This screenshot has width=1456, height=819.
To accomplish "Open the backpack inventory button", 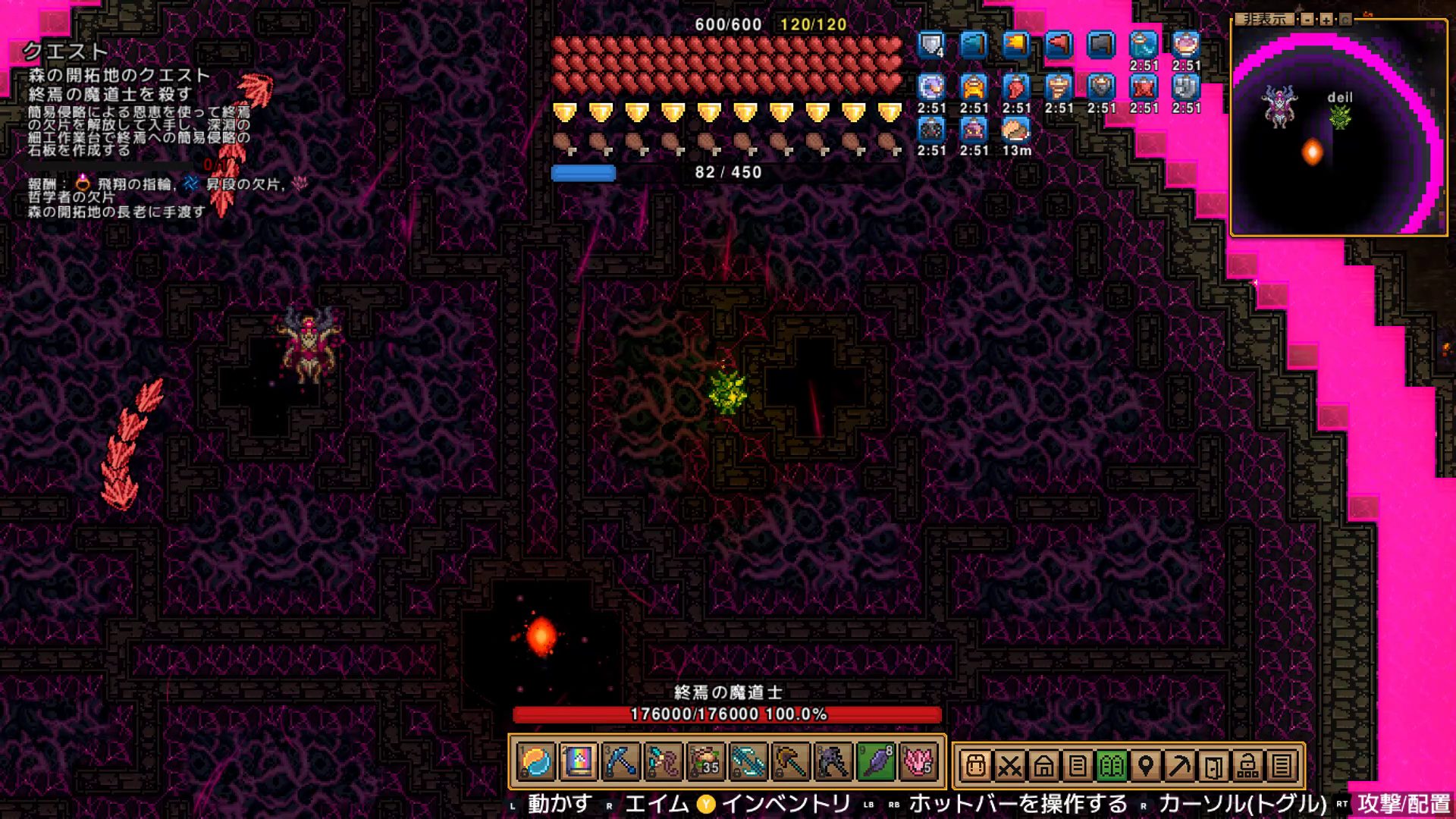I will (976, 767).
